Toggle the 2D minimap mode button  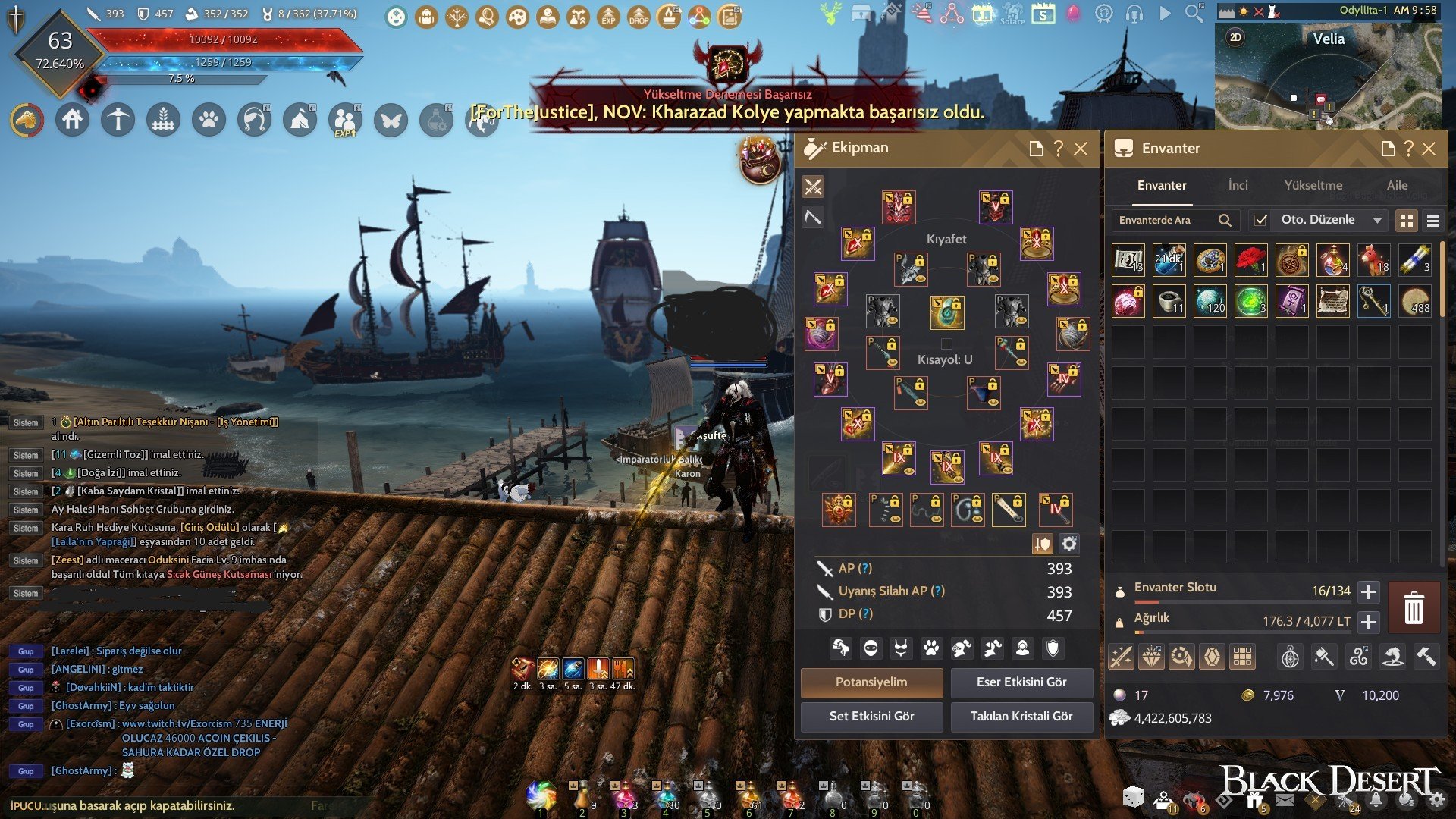click(1235, 37)
